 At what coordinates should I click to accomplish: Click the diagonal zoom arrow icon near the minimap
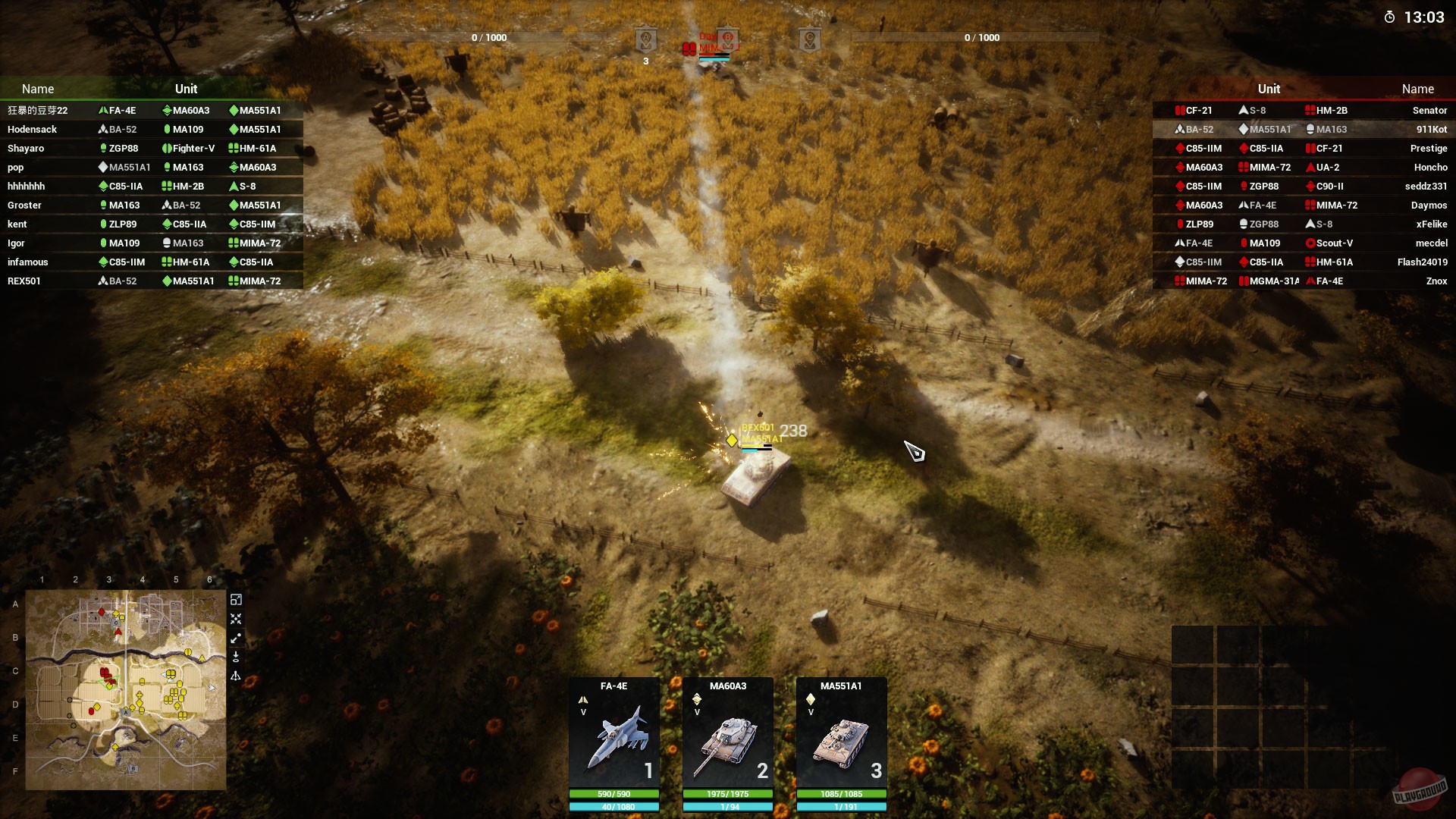click(x=237, y=637)
